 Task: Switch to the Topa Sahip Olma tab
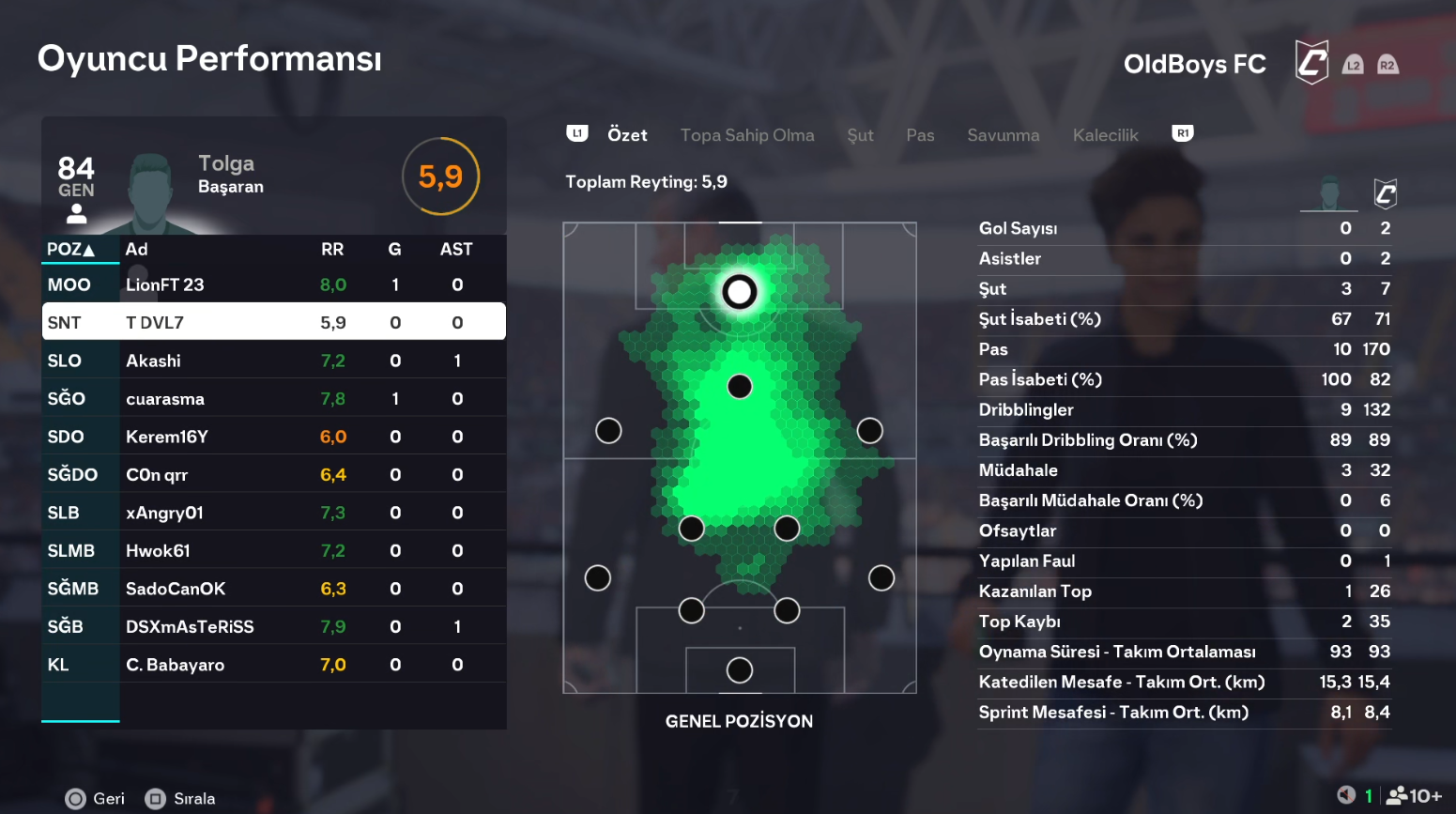[x=746, y=135]
